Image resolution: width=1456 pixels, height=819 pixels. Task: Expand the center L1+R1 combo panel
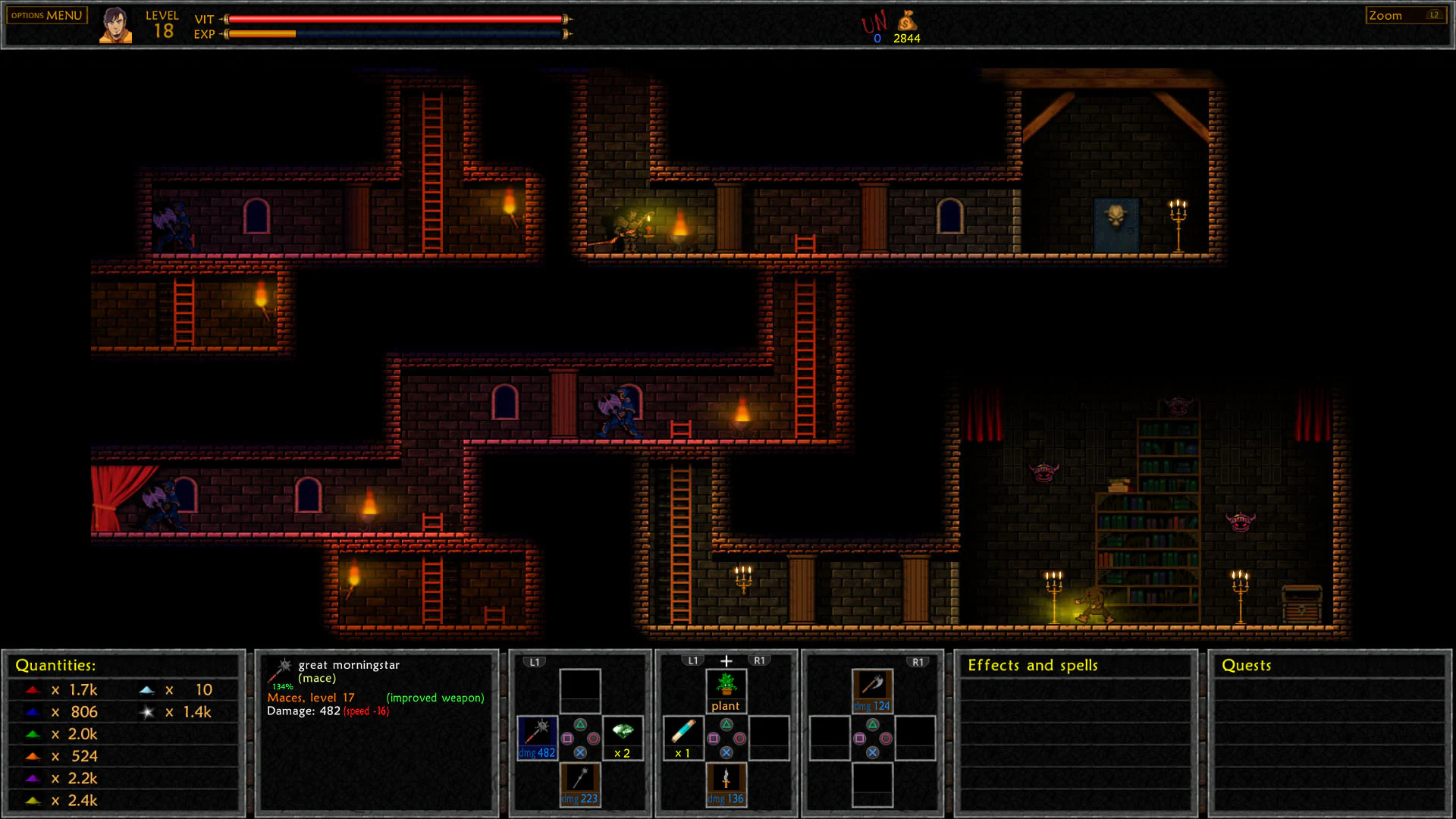pos(725,660)
